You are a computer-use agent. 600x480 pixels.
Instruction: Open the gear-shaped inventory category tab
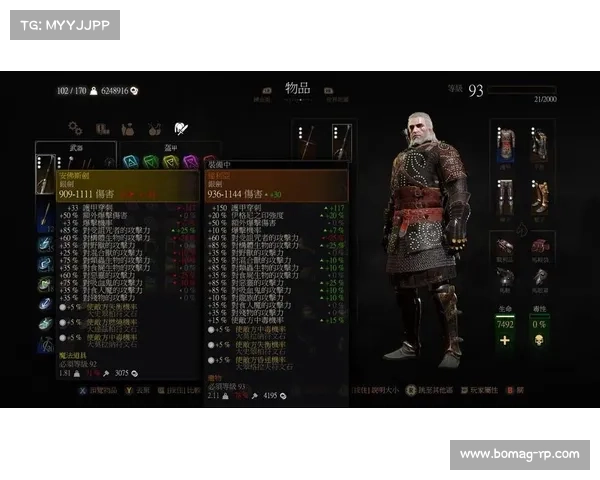(x=75, y=128)
